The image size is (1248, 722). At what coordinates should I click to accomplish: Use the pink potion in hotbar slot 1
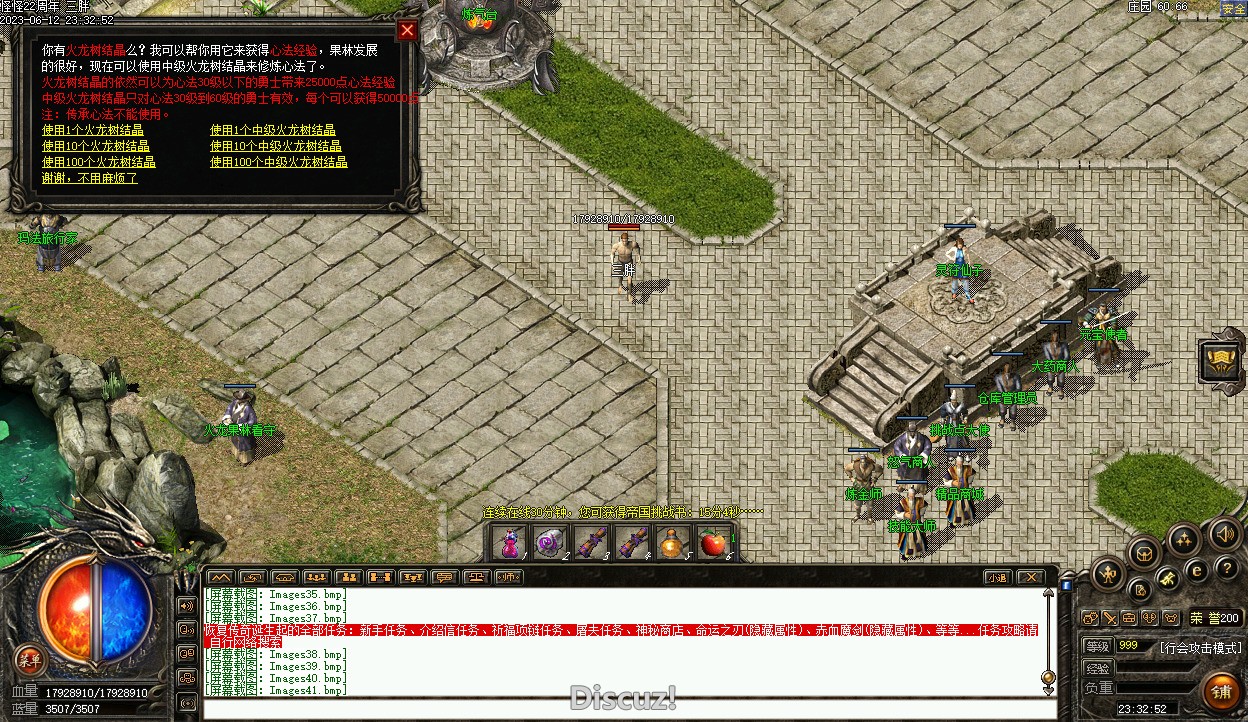(x=510, y=543)
